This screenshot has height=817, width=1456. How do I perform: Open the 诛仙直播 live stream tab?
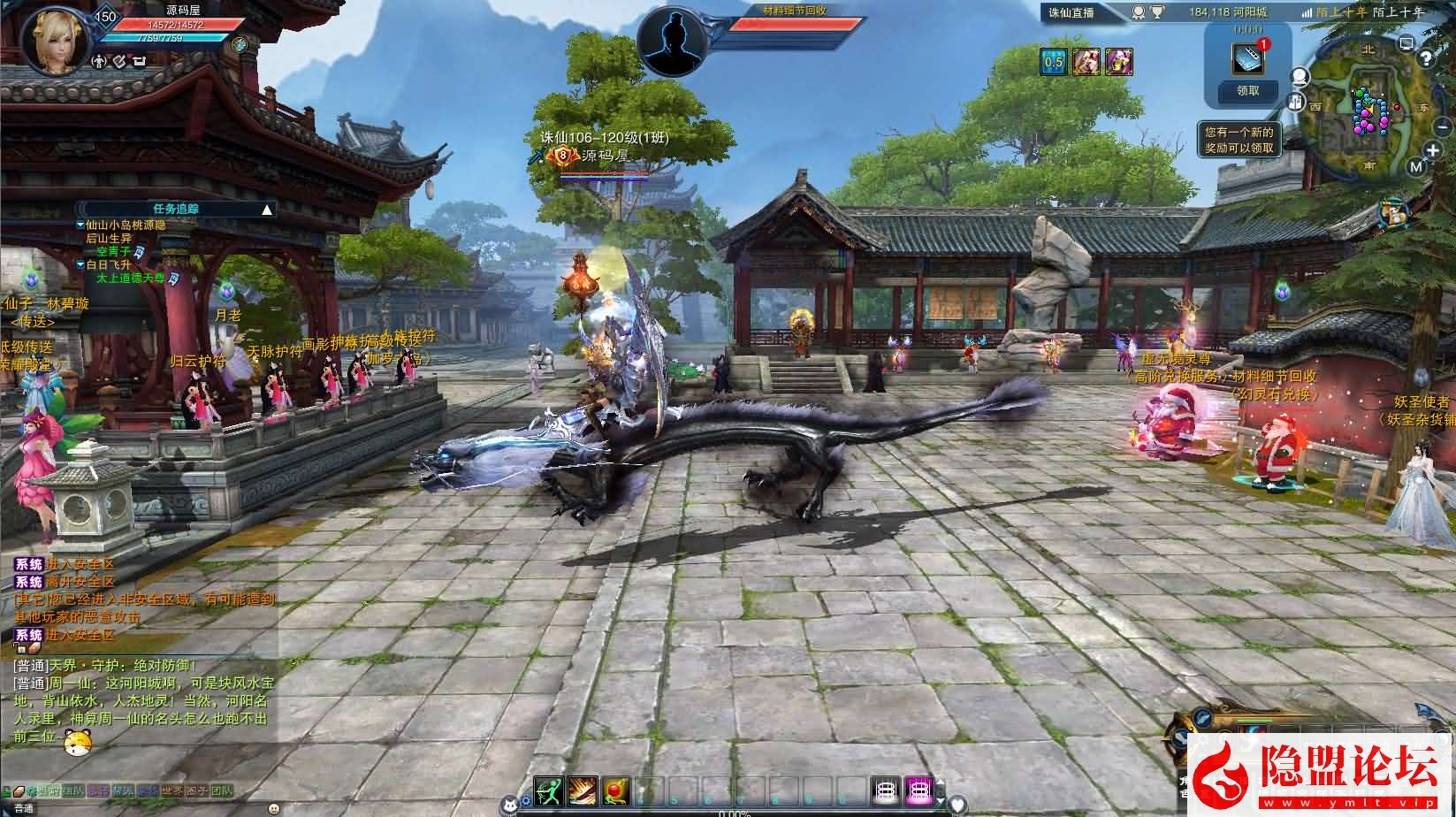1071,12
